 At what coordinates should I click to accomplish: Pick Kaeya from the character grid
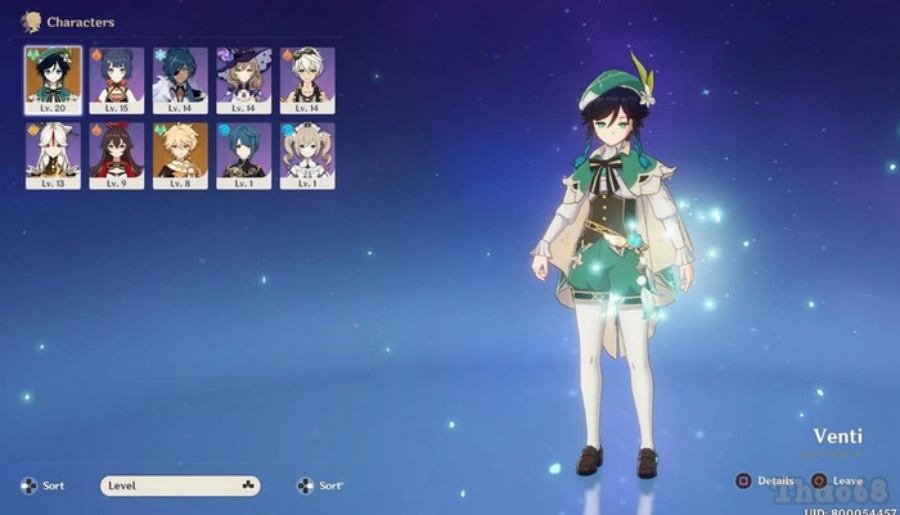[181, 79]
